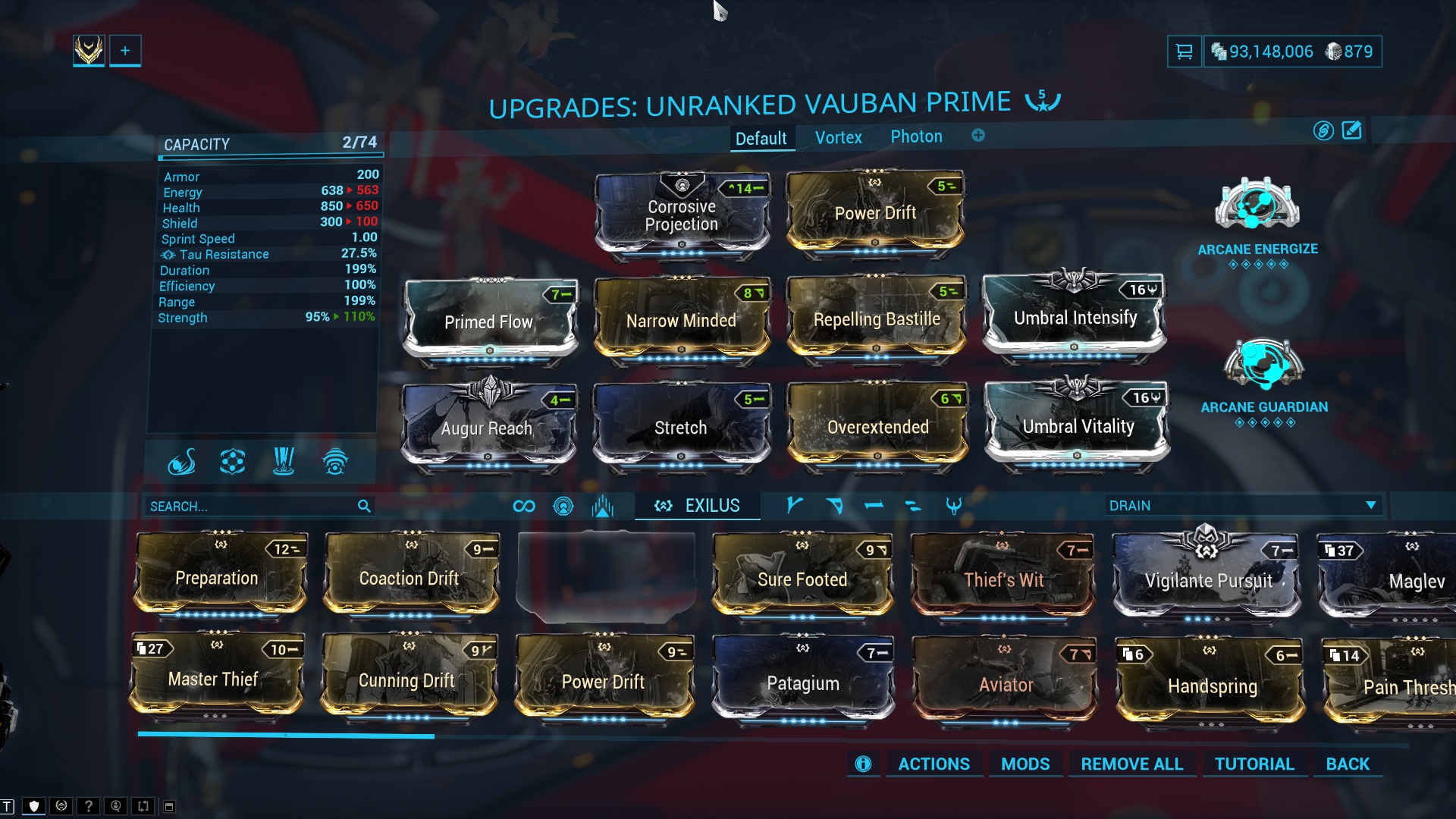1456x819 pixels.
Task: Go back using the Back button
Action: (x=1348, y=764)
